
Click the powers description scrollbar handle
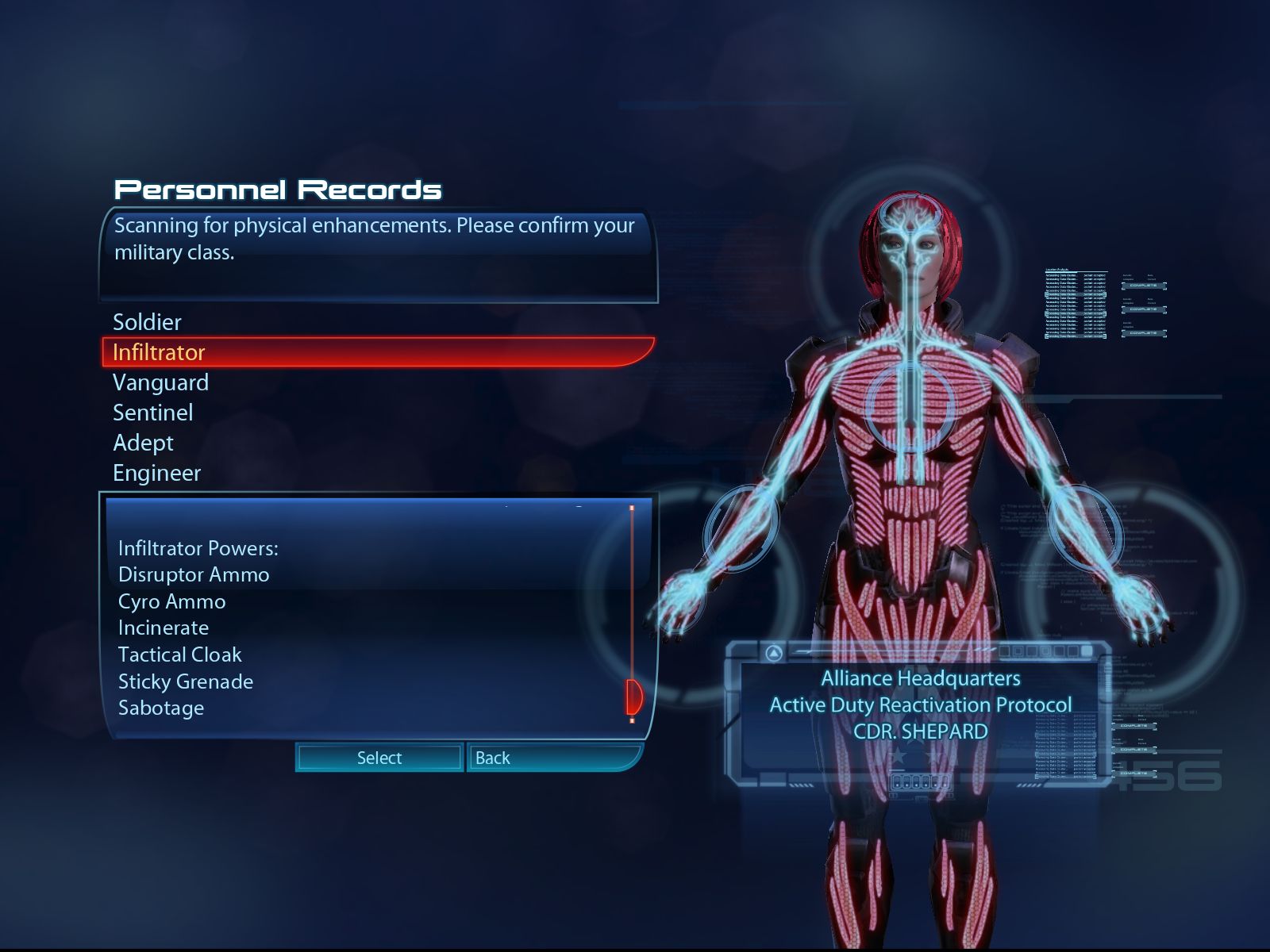coord(633,697)
